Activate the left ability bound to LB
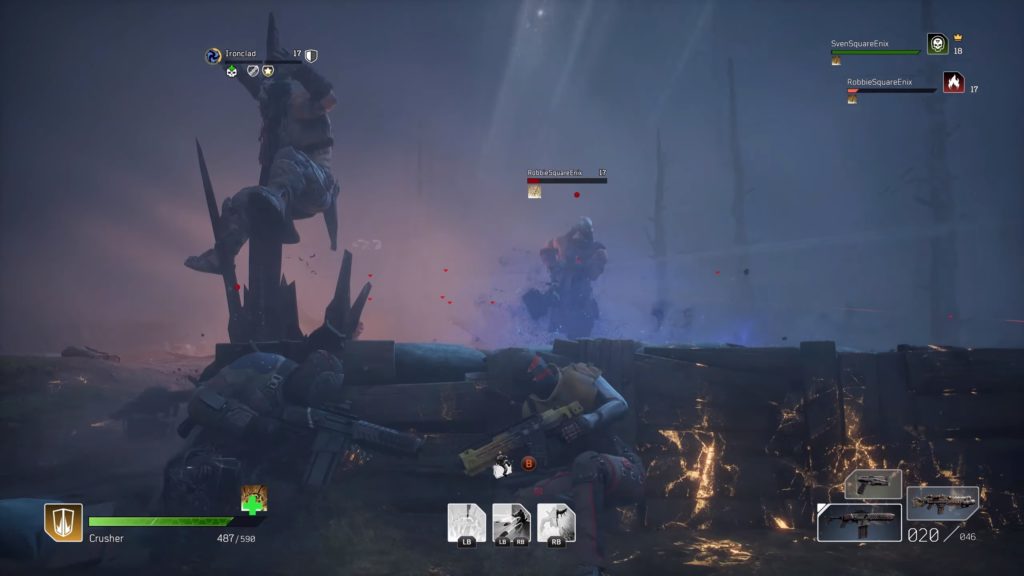The height and width of the screenshot is (576, 1024). pos(466,522)
